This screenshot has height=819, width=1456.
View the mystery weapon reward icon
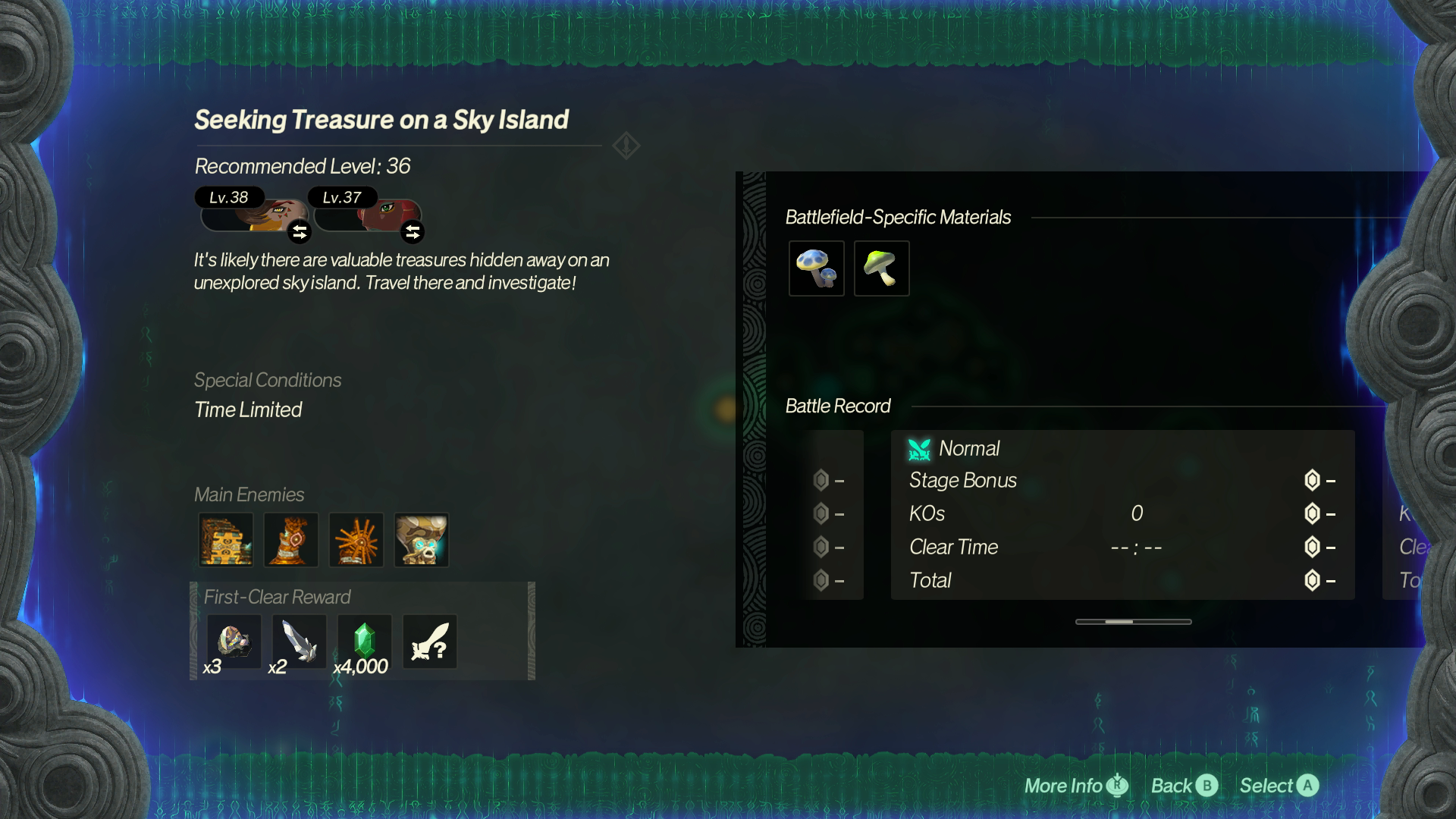(429, 642)
